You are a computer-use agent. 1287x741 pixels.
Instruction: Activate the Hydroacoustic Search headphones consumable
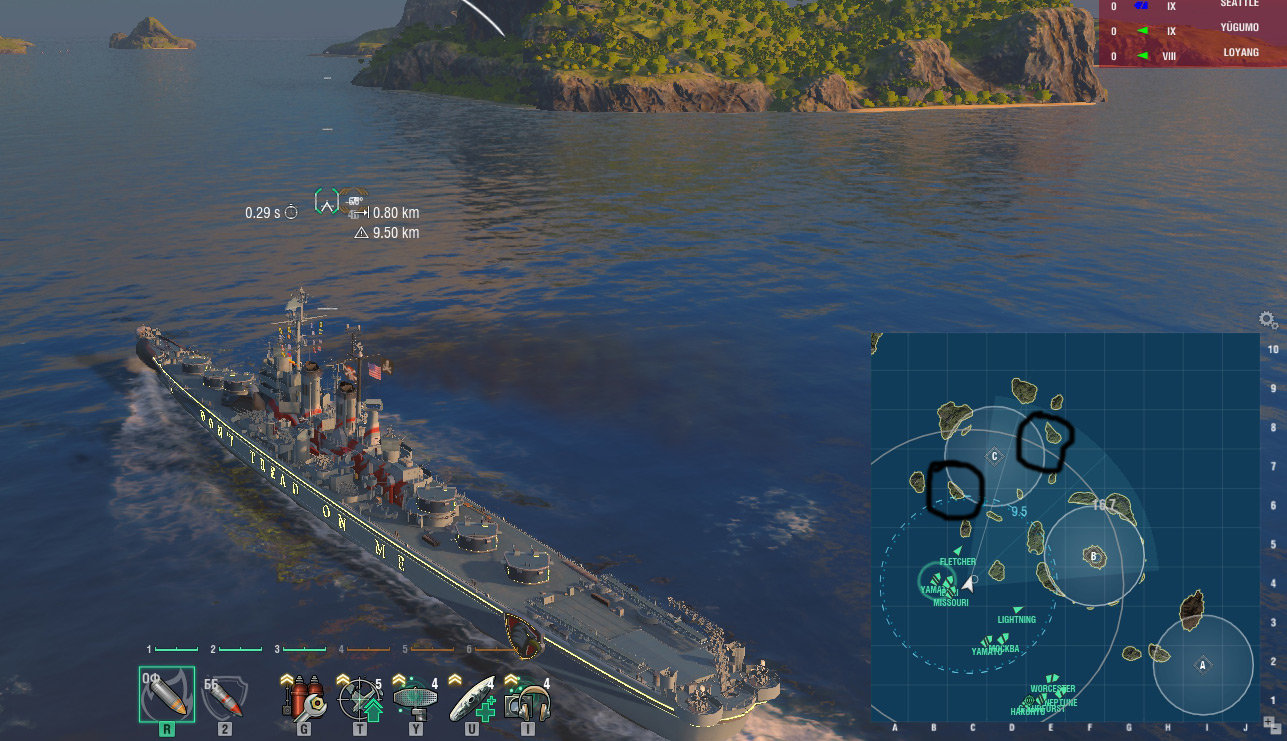click(x=528, y=697)
